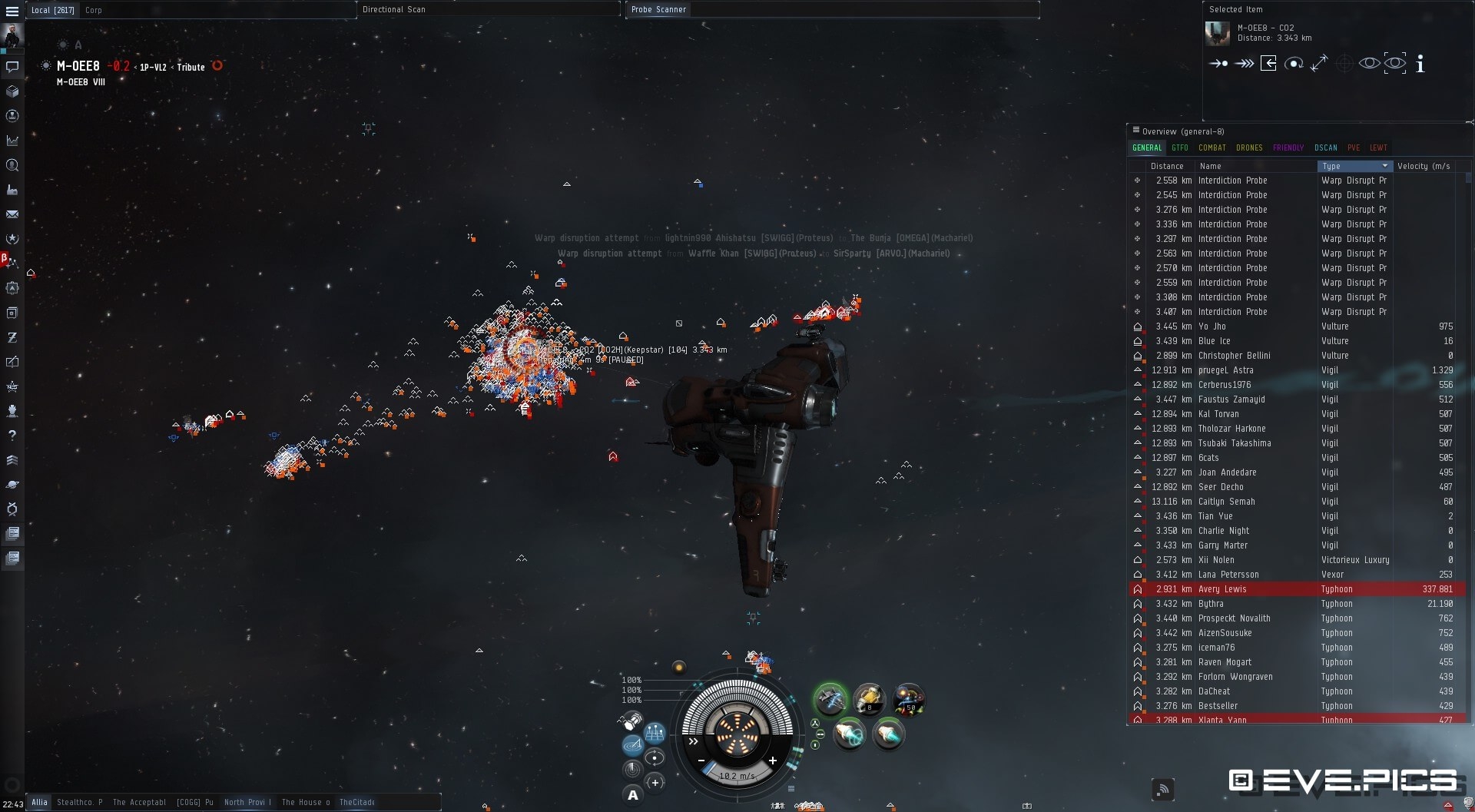The image size is (1475, 812).
Task: Increase ship speed with plus button
Action: tap(772, 761)
